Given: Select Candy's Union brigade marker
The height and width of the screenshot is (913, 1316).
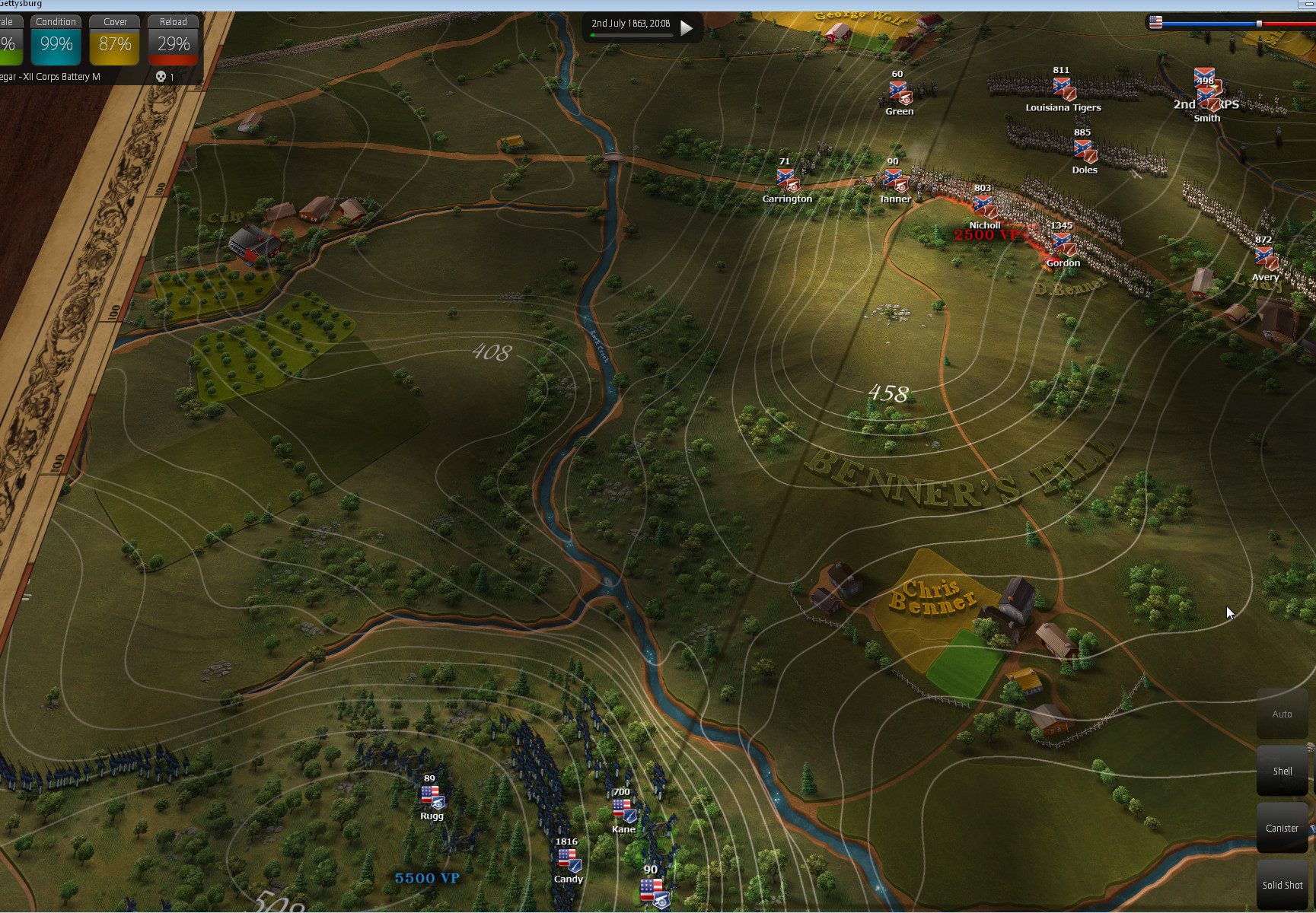Looking at the screenshot, I should [569, 861].
